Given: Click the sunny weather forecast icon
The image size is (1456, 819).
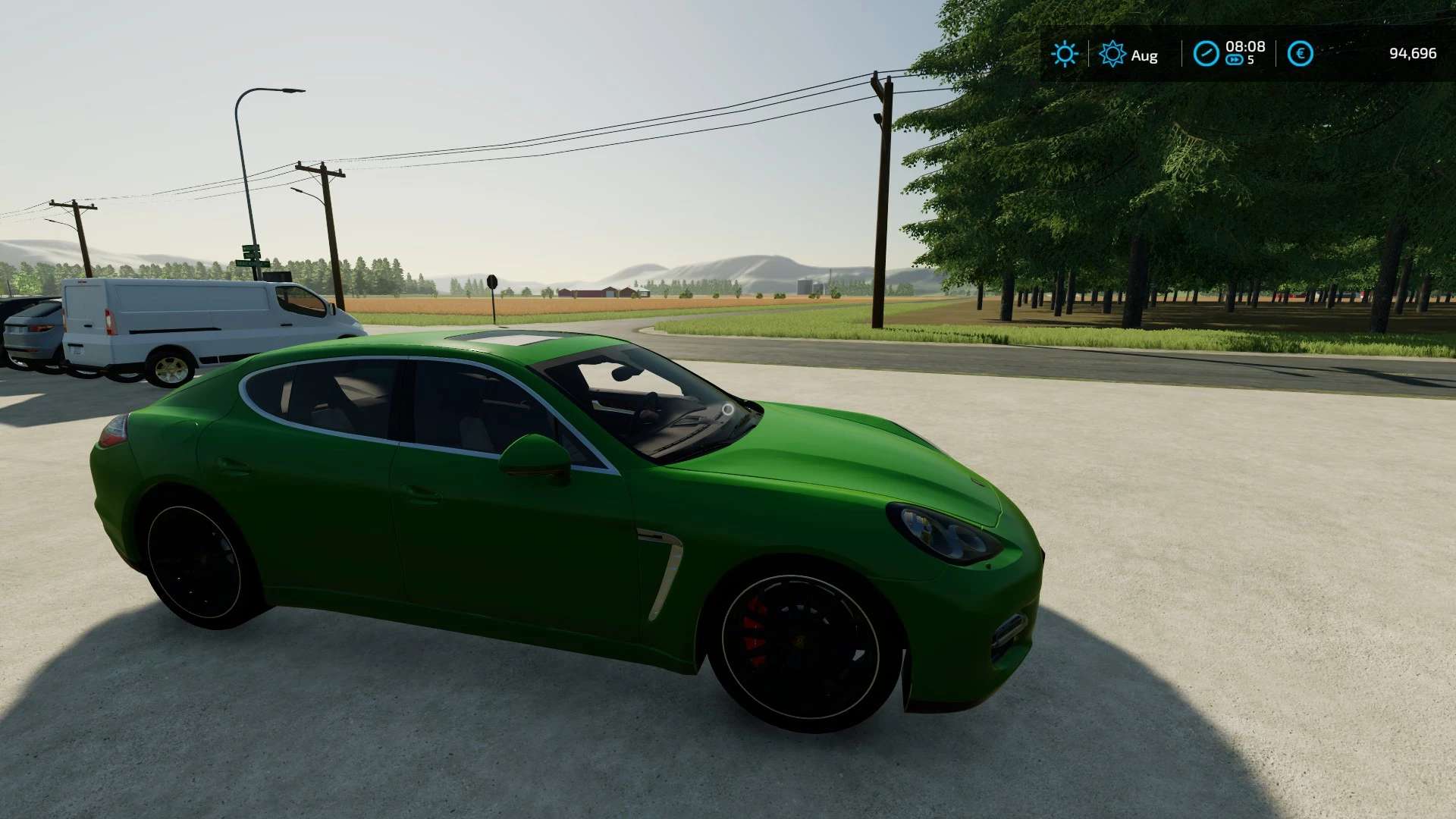Looking at the screenshot, I should 1064,54.
